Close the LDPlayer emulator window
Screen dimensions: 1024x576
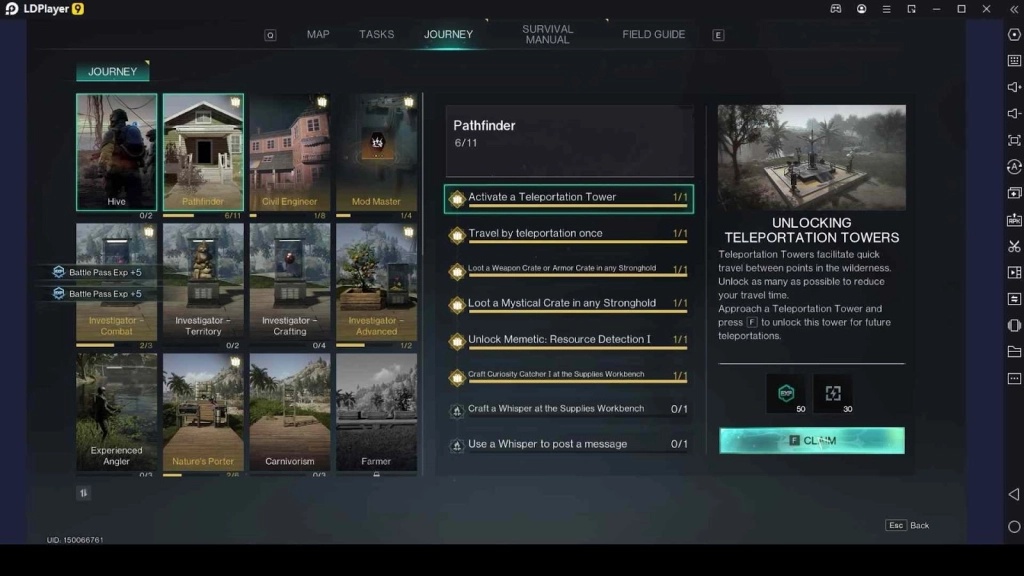point(985,9)
